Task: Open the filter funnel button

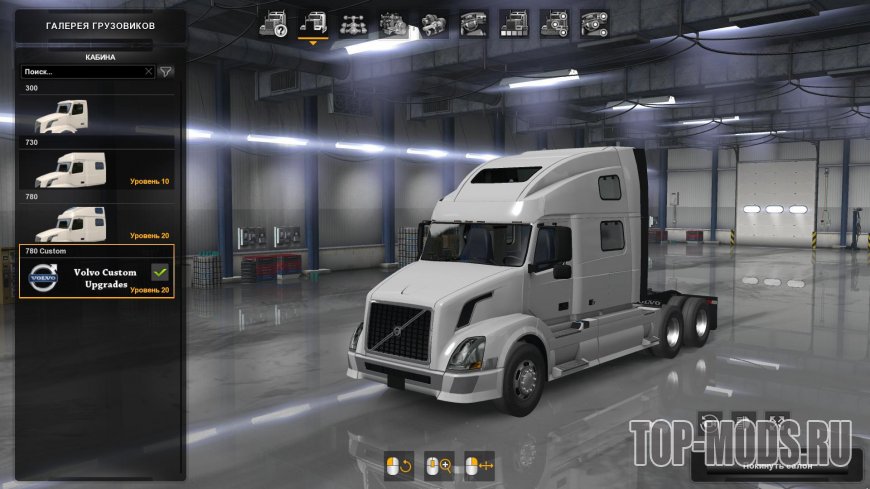Action: [x=166, y=72]
